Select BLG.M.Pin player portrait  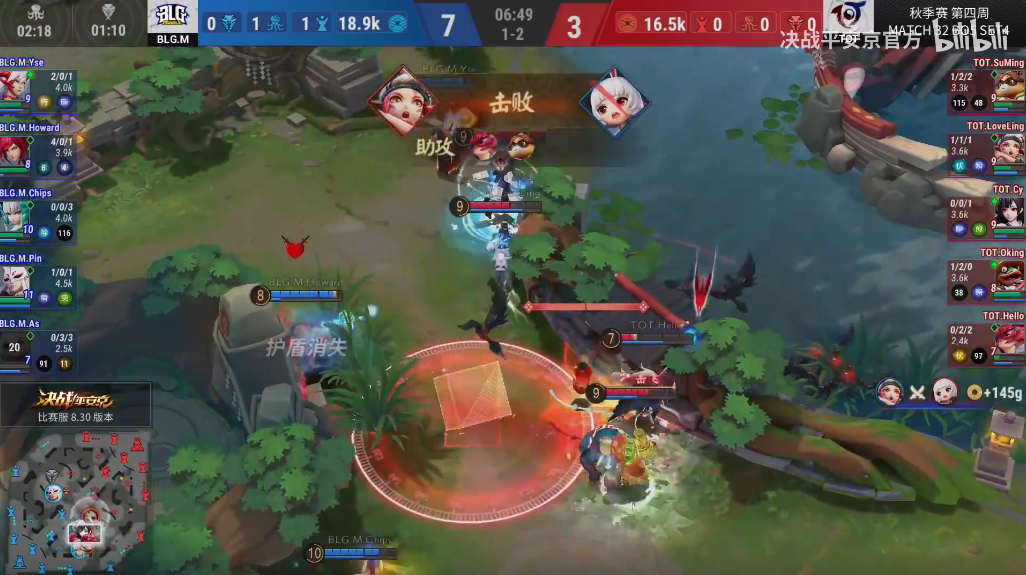click(13, 280)
